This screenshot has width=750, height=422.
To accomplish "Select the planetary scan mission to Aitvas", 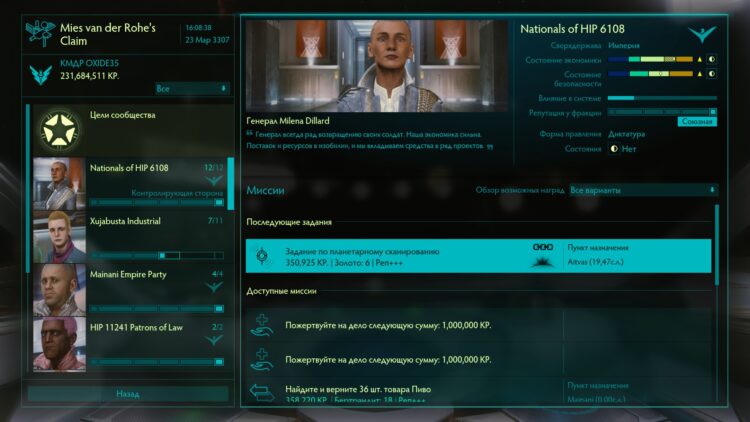I will pyautogui.click(x=479, y=256).
